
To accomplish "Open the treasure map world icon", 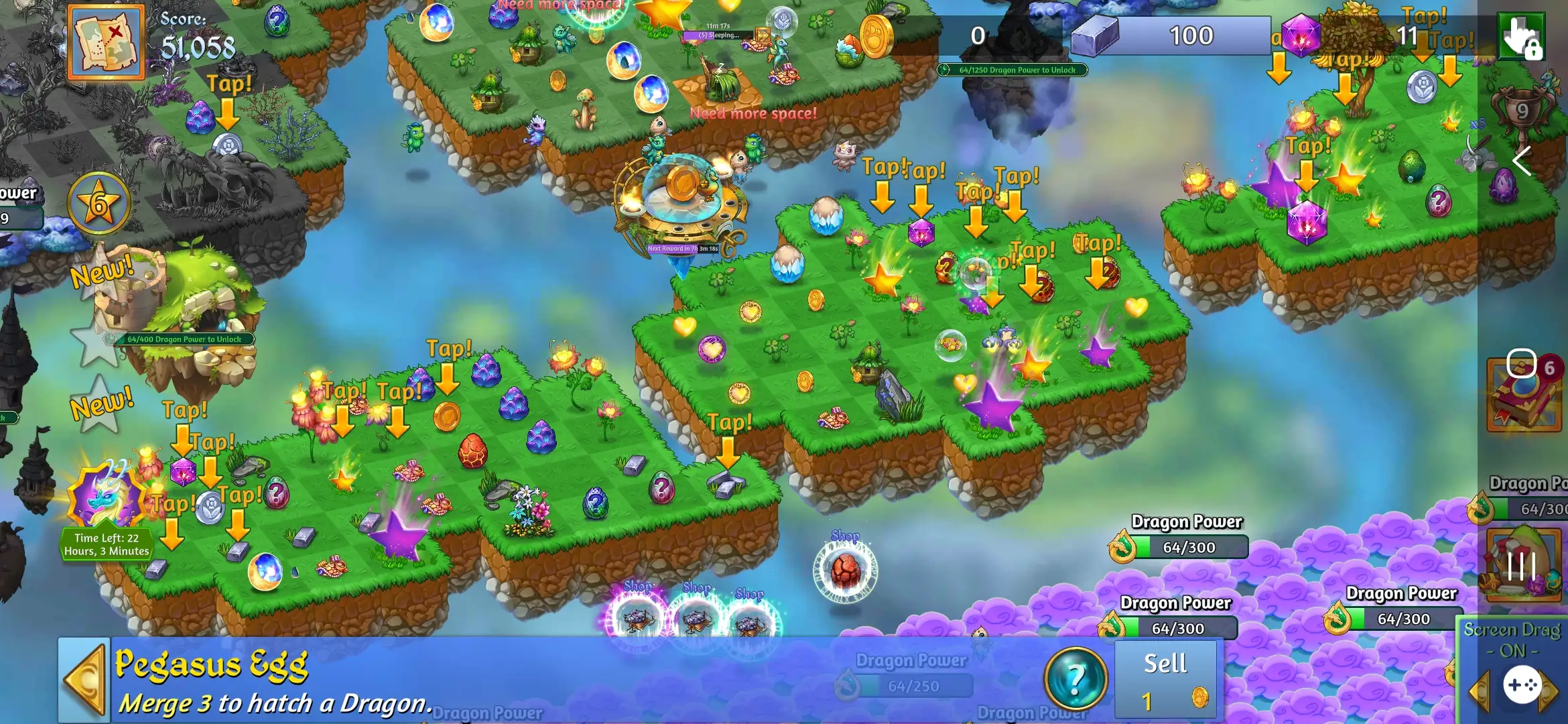I will pyautogui.click(x=106, y=42).
